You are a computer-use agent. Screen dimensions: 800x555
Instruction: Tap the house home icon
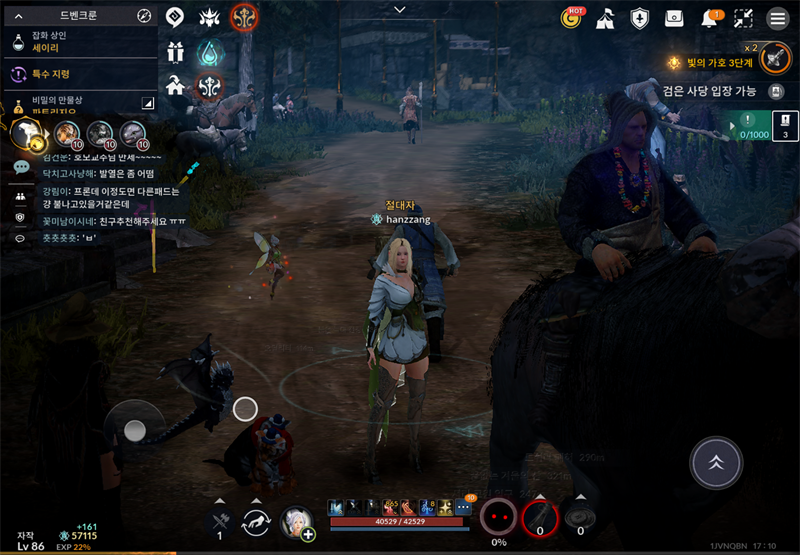click(x=176, y=85)
